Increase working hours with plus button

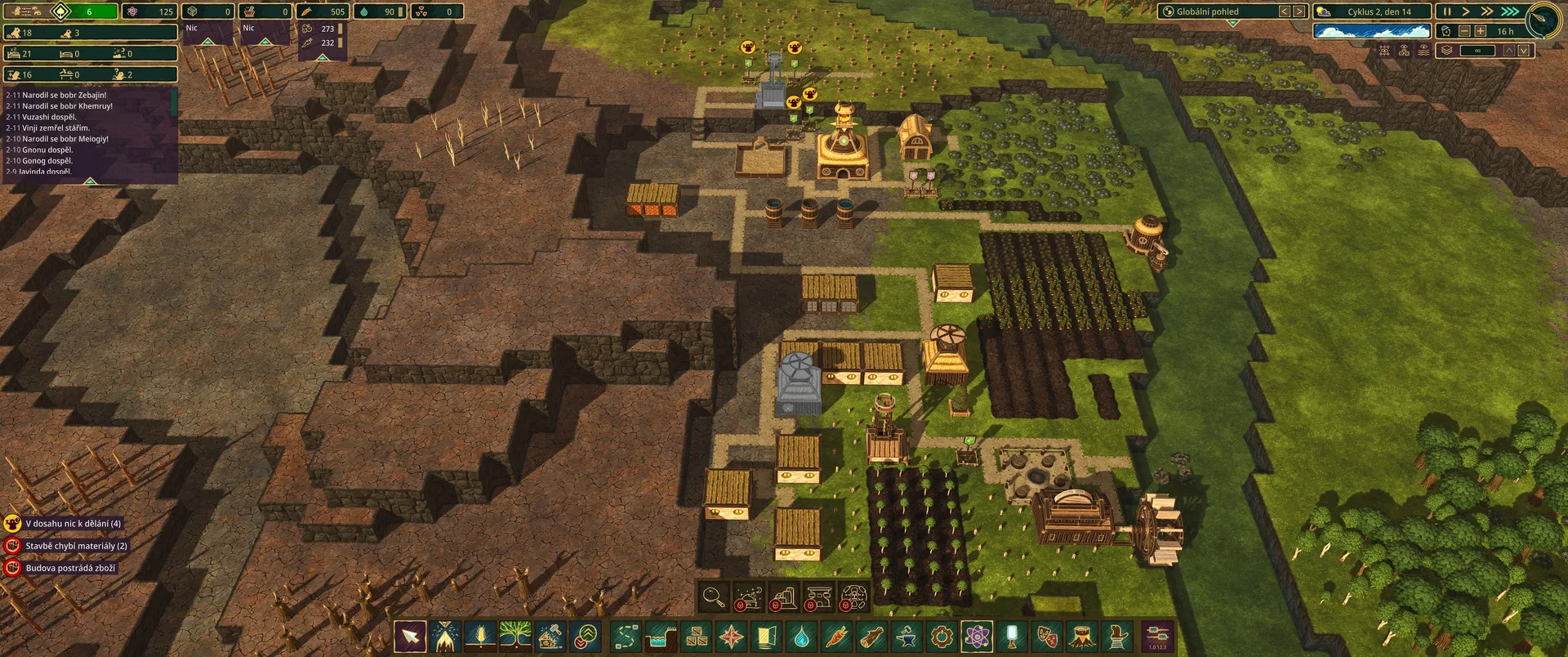point(1480,31)
